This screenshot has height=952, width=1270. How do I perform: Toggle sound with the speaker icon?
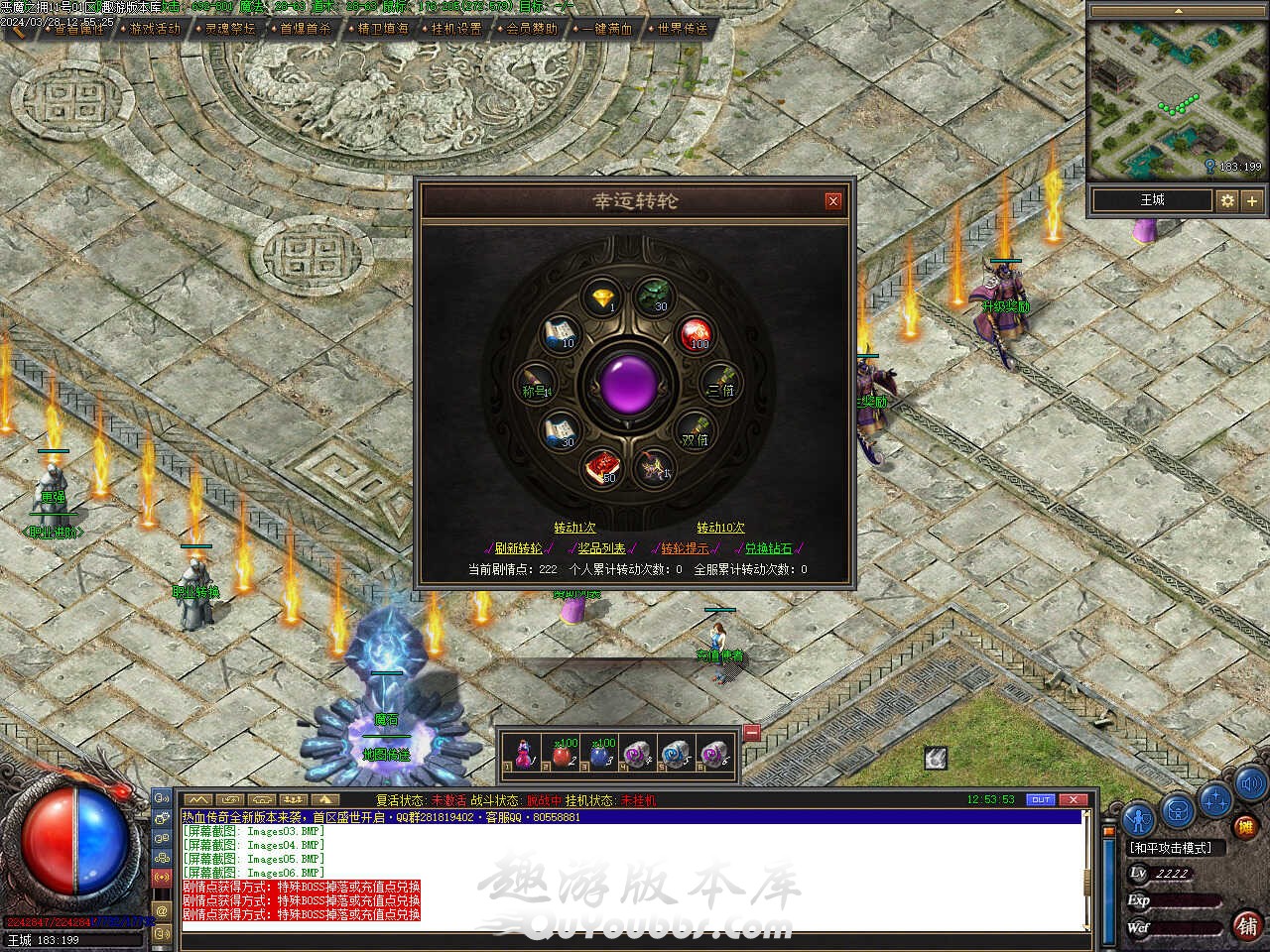[x=1249, y=781]
